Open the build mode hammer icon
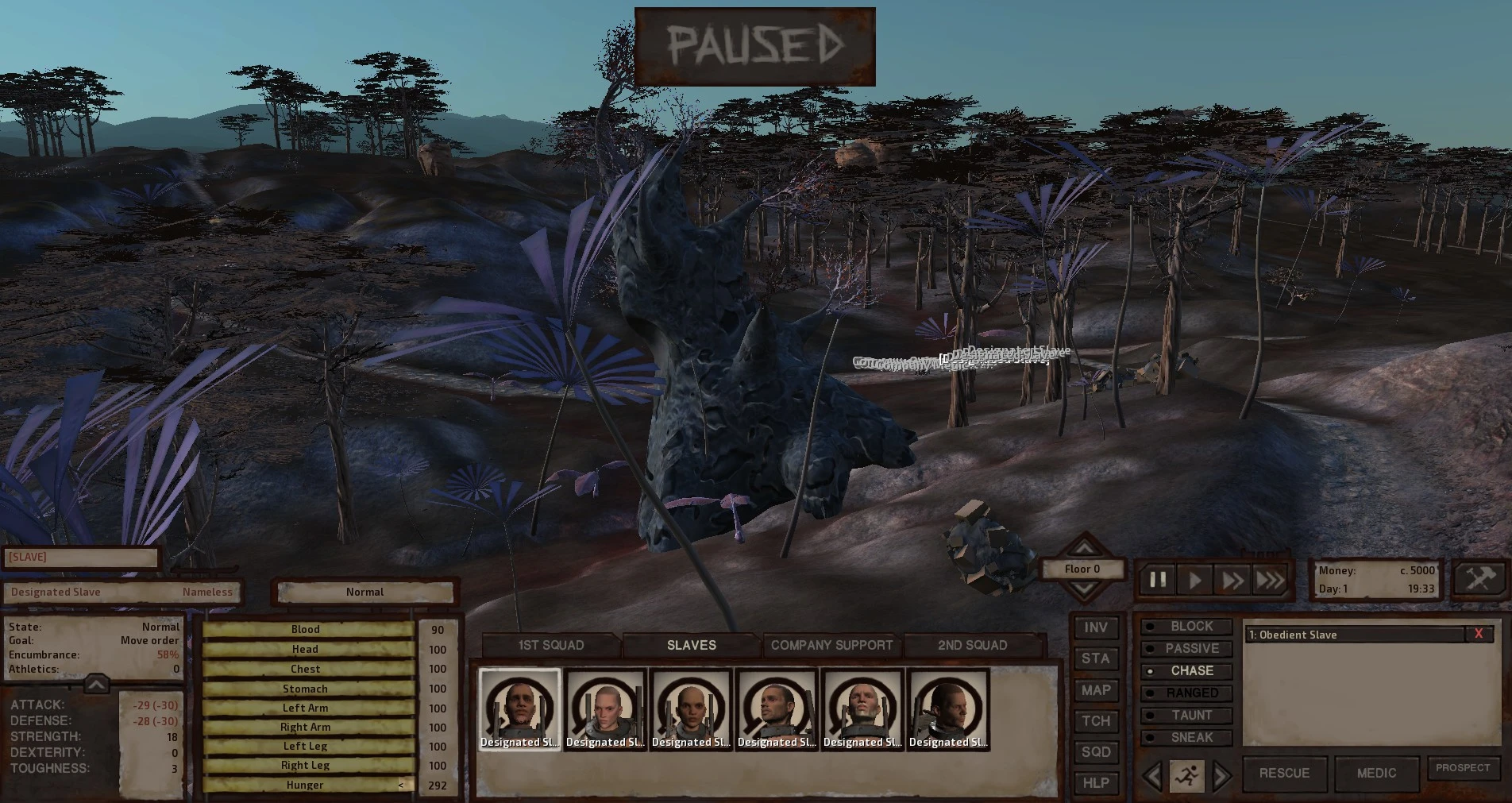 pos(1480,578)
